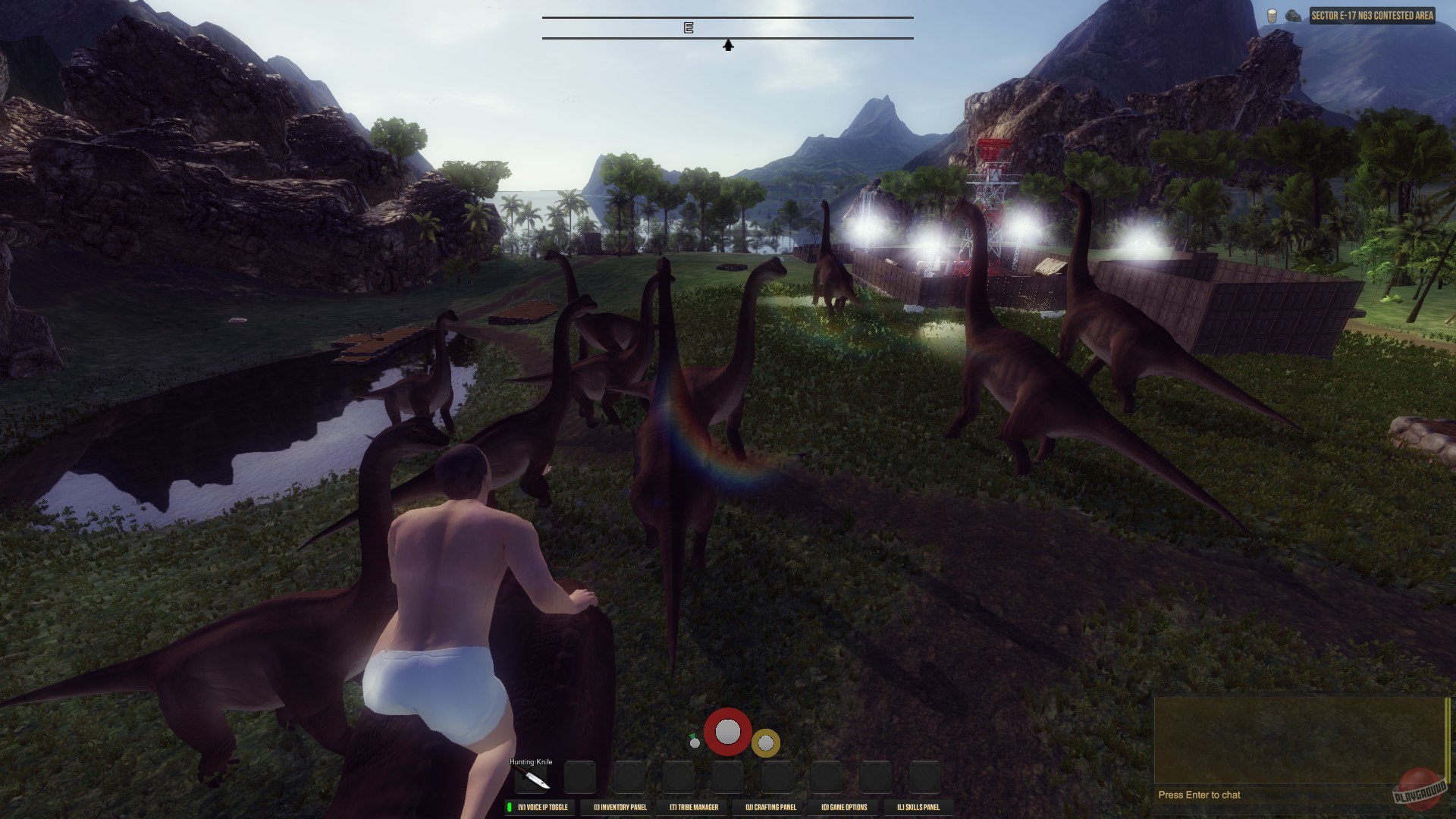
Task: Expand the Crafting Panel
Action: tap(772, 808)
